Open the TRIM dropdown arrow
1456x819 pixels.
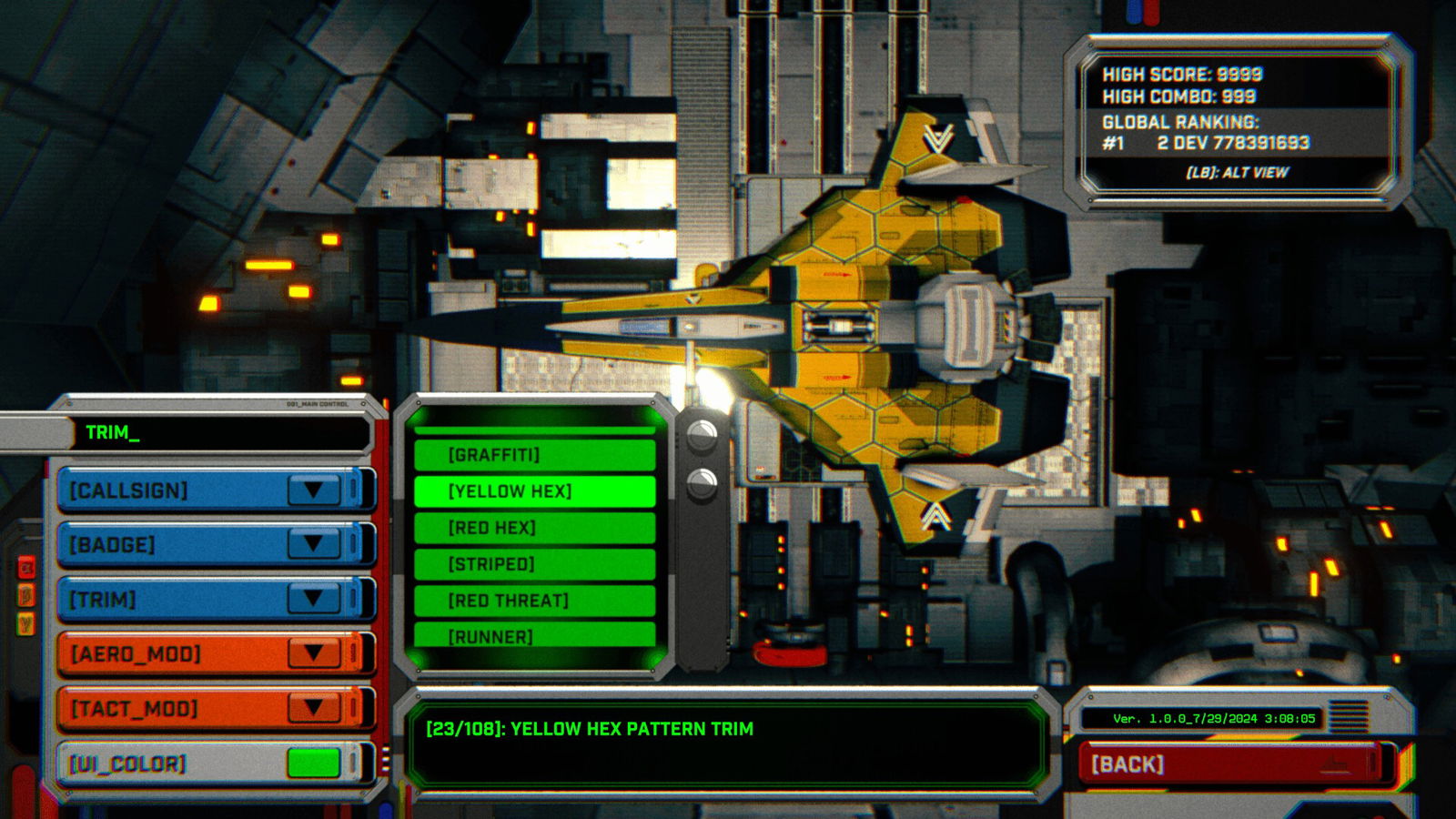[x=314, y=599]
